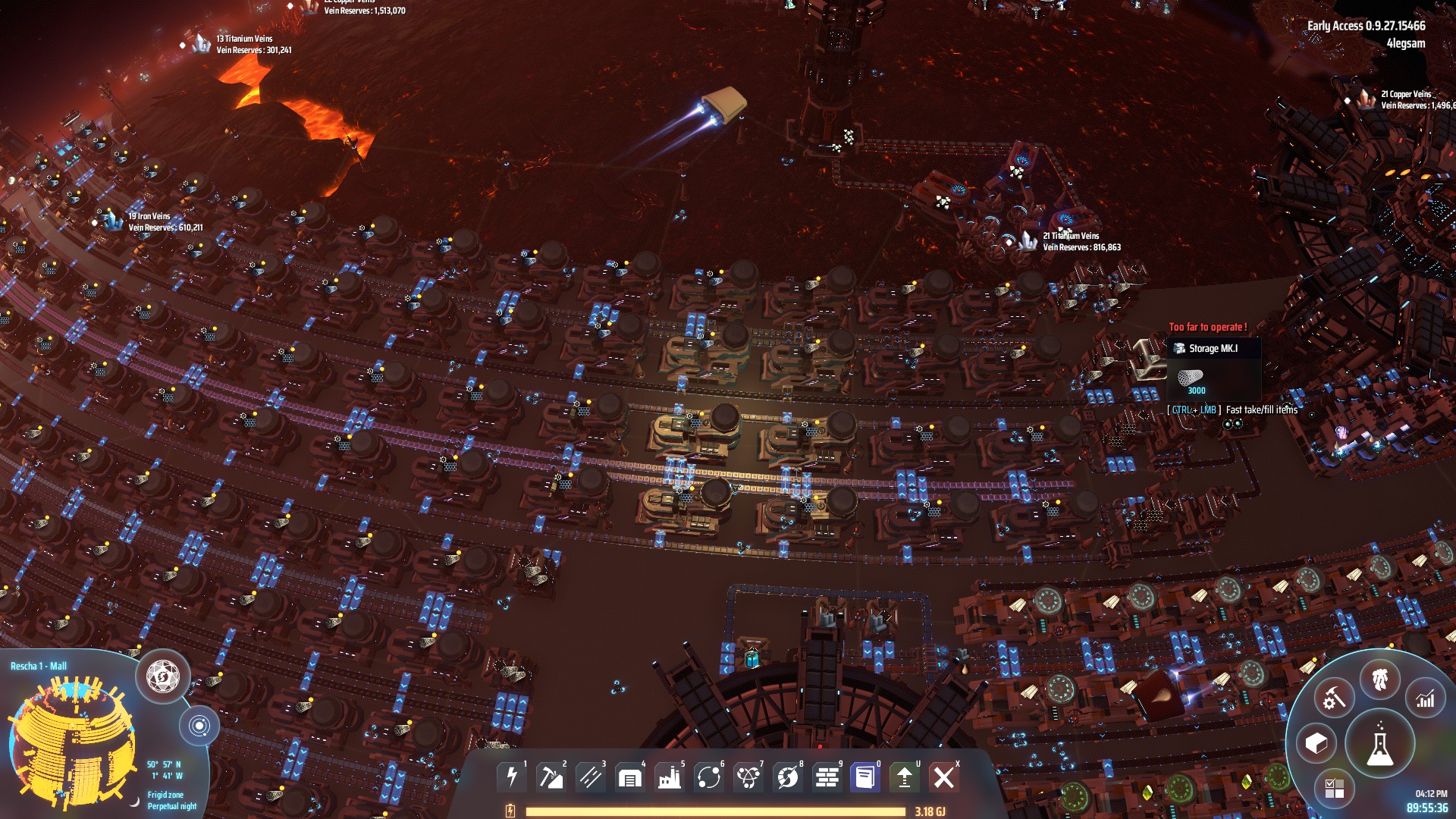Choose the conveyor belt build category

(591, 777)
